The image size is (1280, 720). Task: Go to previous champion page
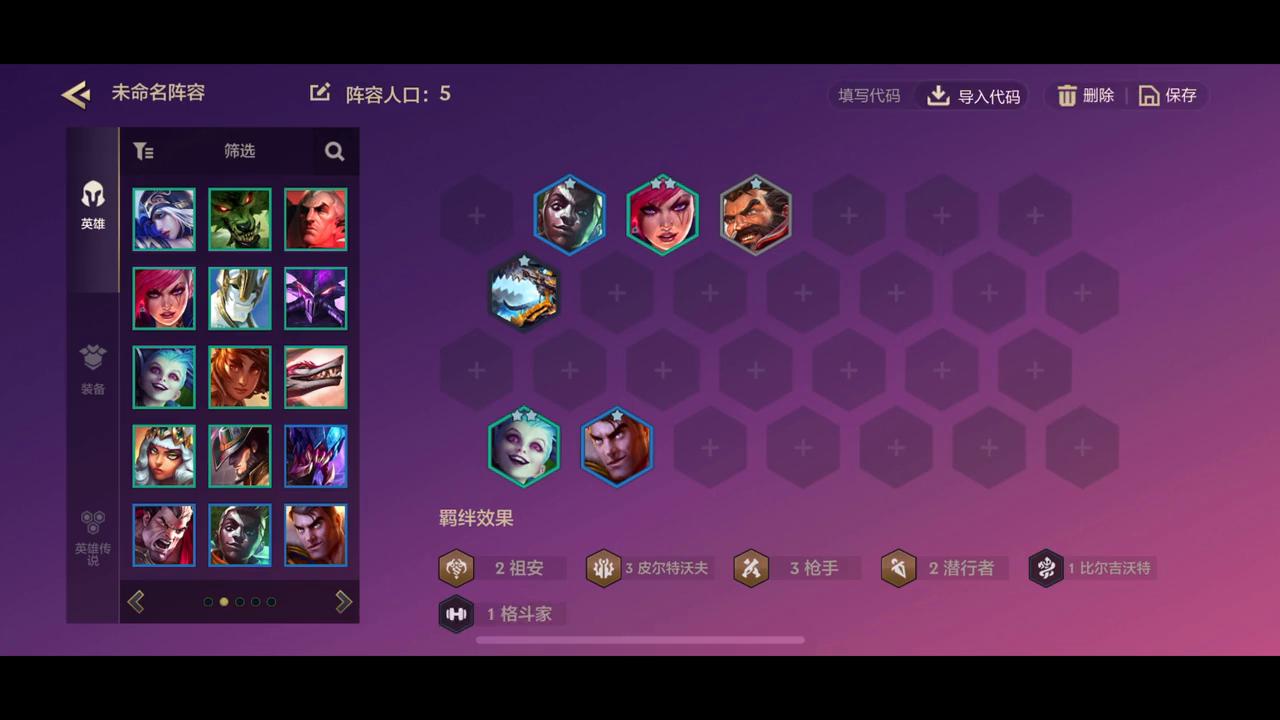136,601
